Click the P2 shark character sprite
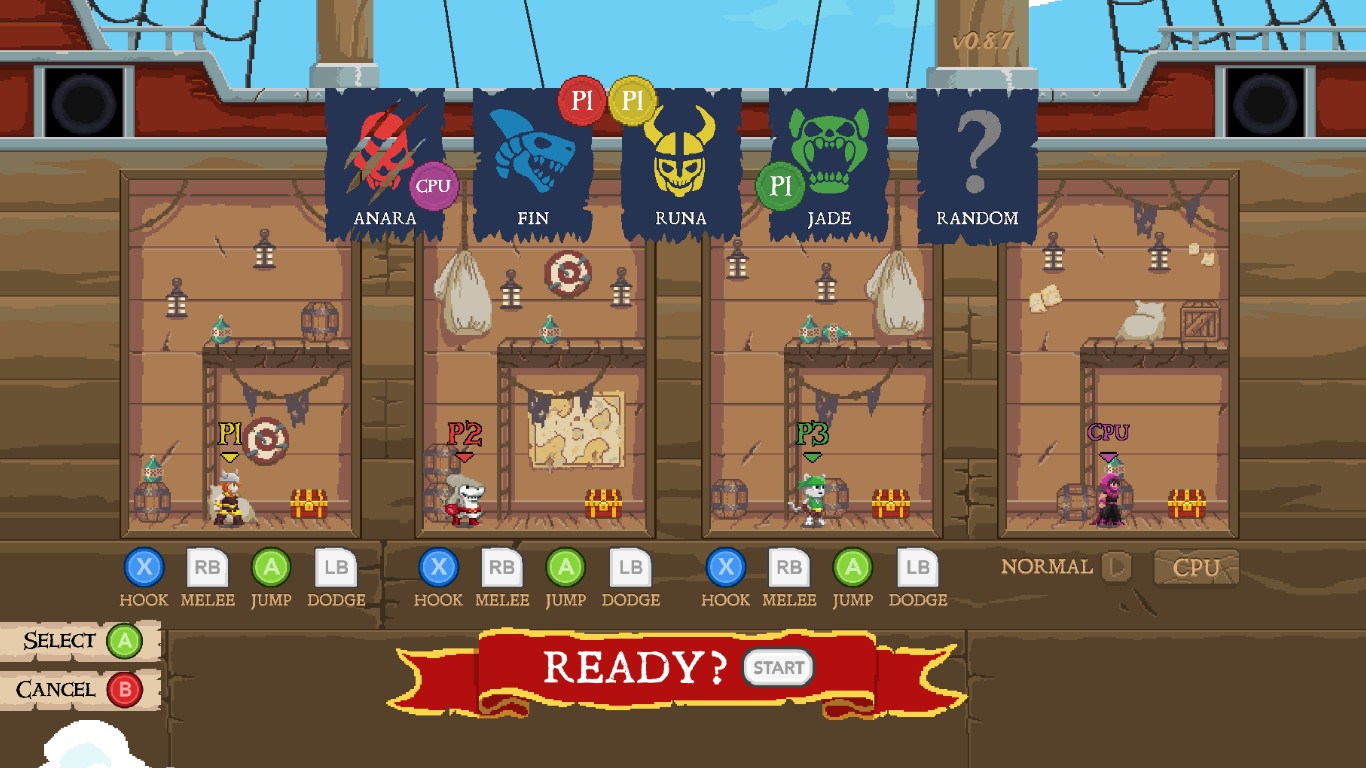Screen dimensions: 1366x768 (464, 500)
